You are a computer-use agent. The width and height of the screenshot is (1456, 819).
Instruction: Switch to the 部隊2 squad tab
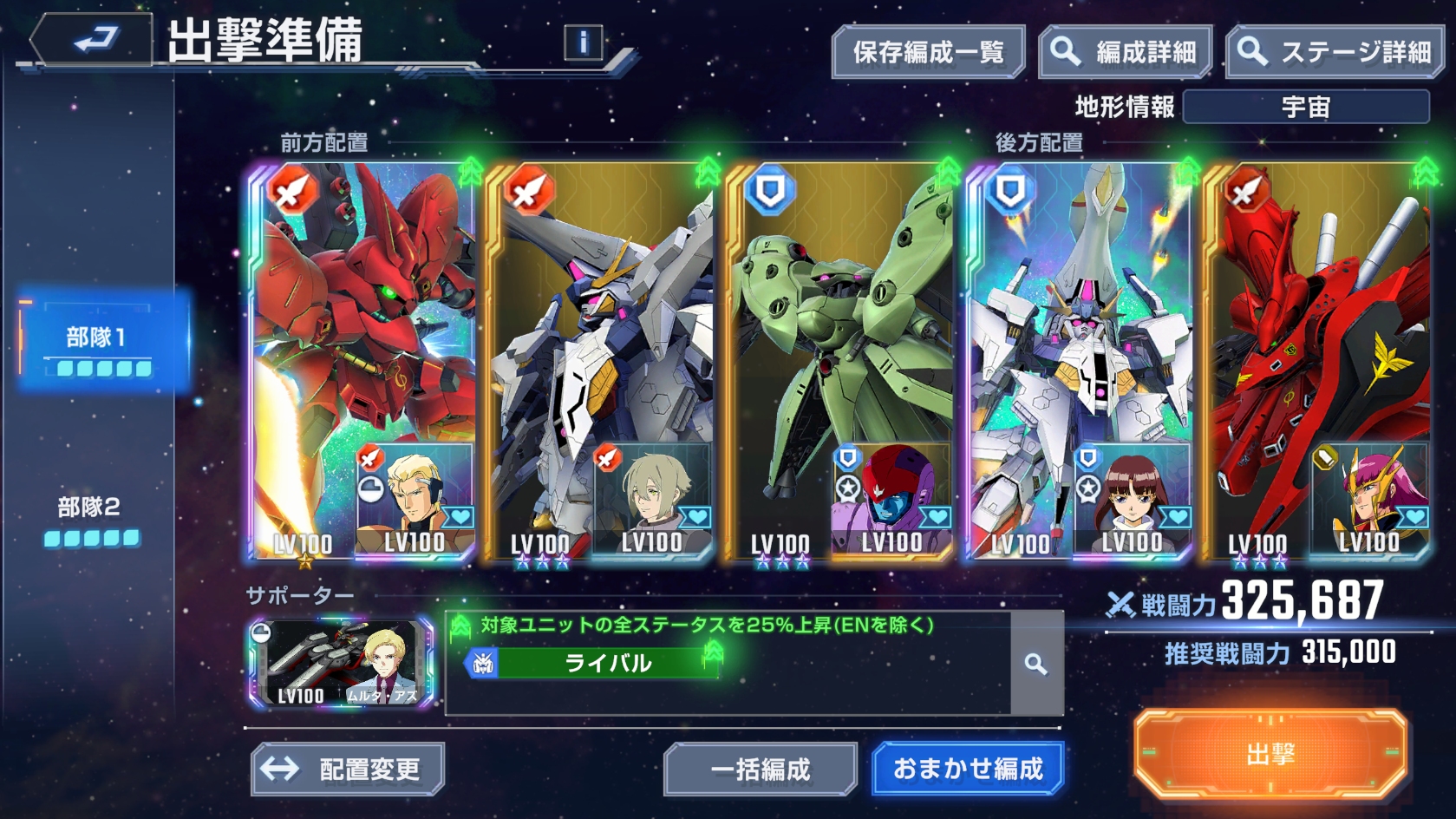tap(90, 518)
